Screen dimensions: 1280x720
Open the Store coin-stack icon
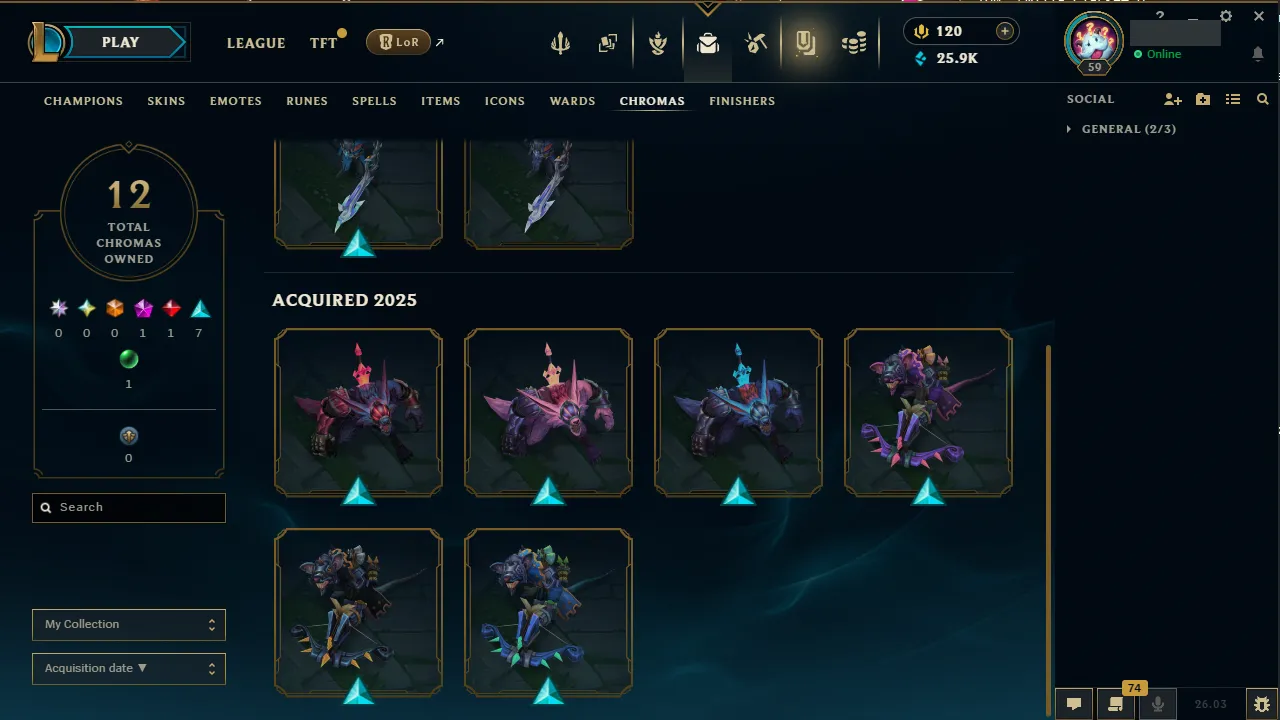point(853,42)
